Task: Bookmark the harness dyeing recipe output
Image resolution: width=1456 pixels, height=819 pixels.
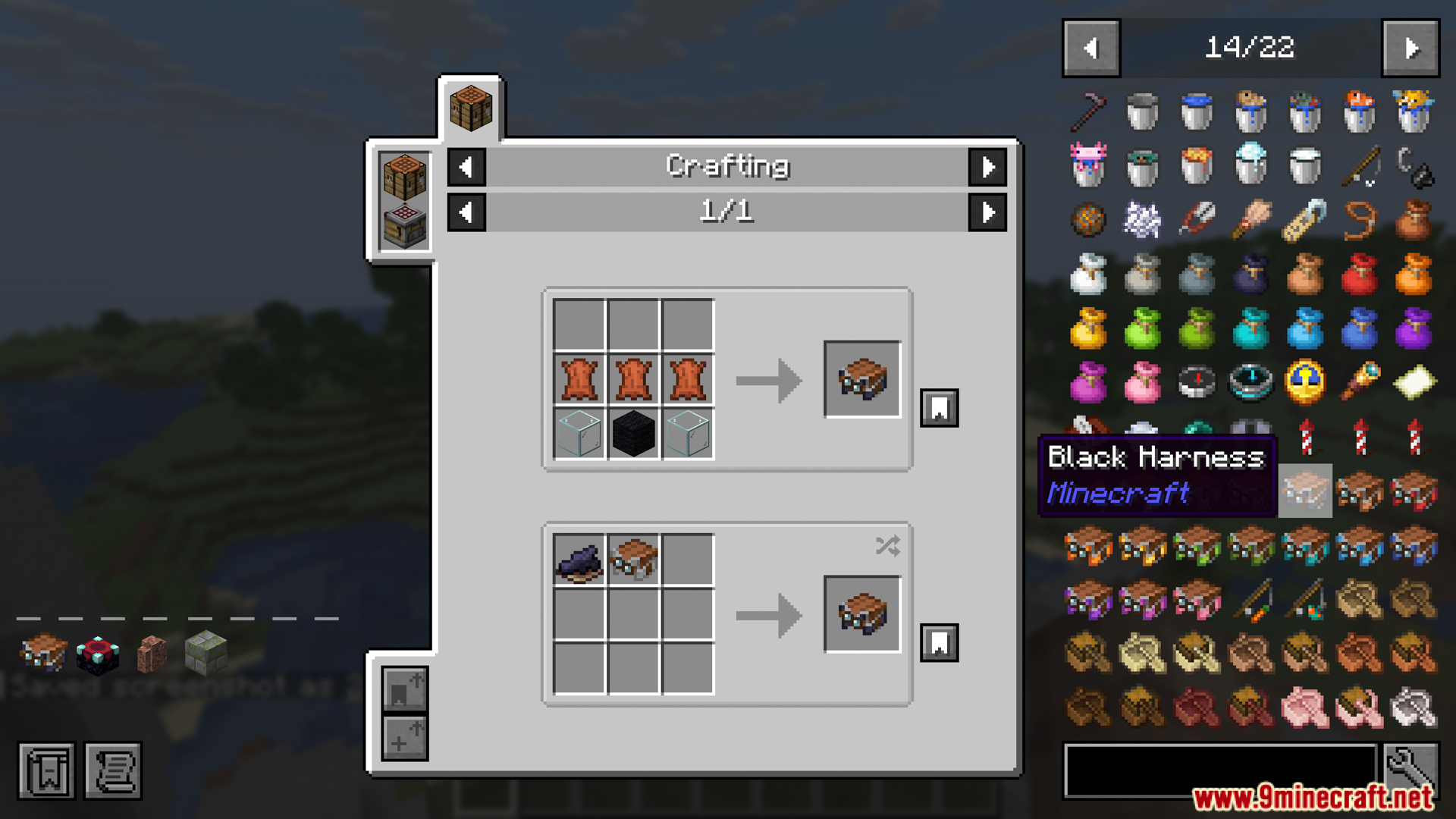Action: tap(939, 642)
